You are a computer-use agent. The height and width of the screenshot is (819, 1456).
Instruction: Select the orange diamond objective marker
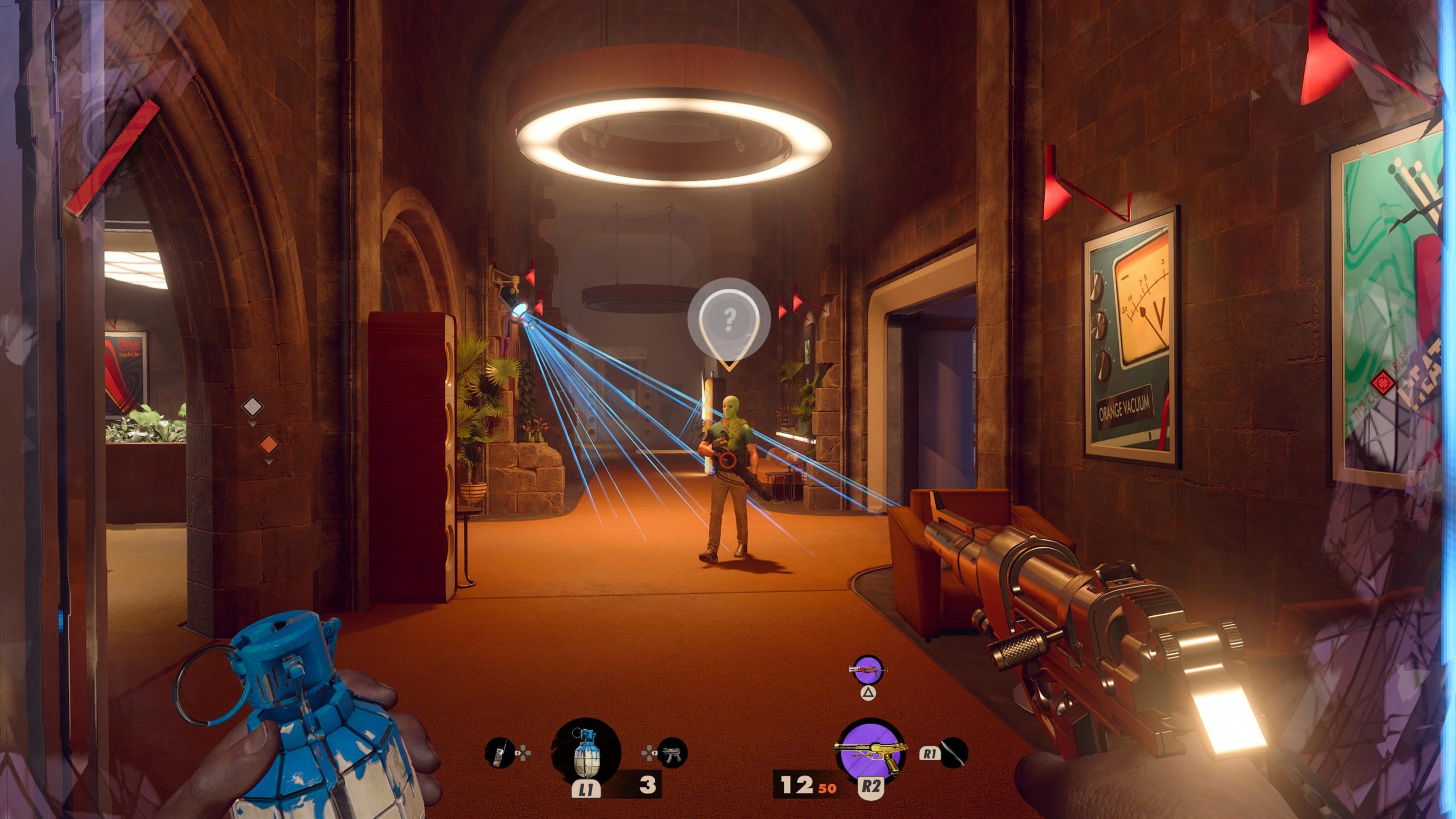point(268,444)
